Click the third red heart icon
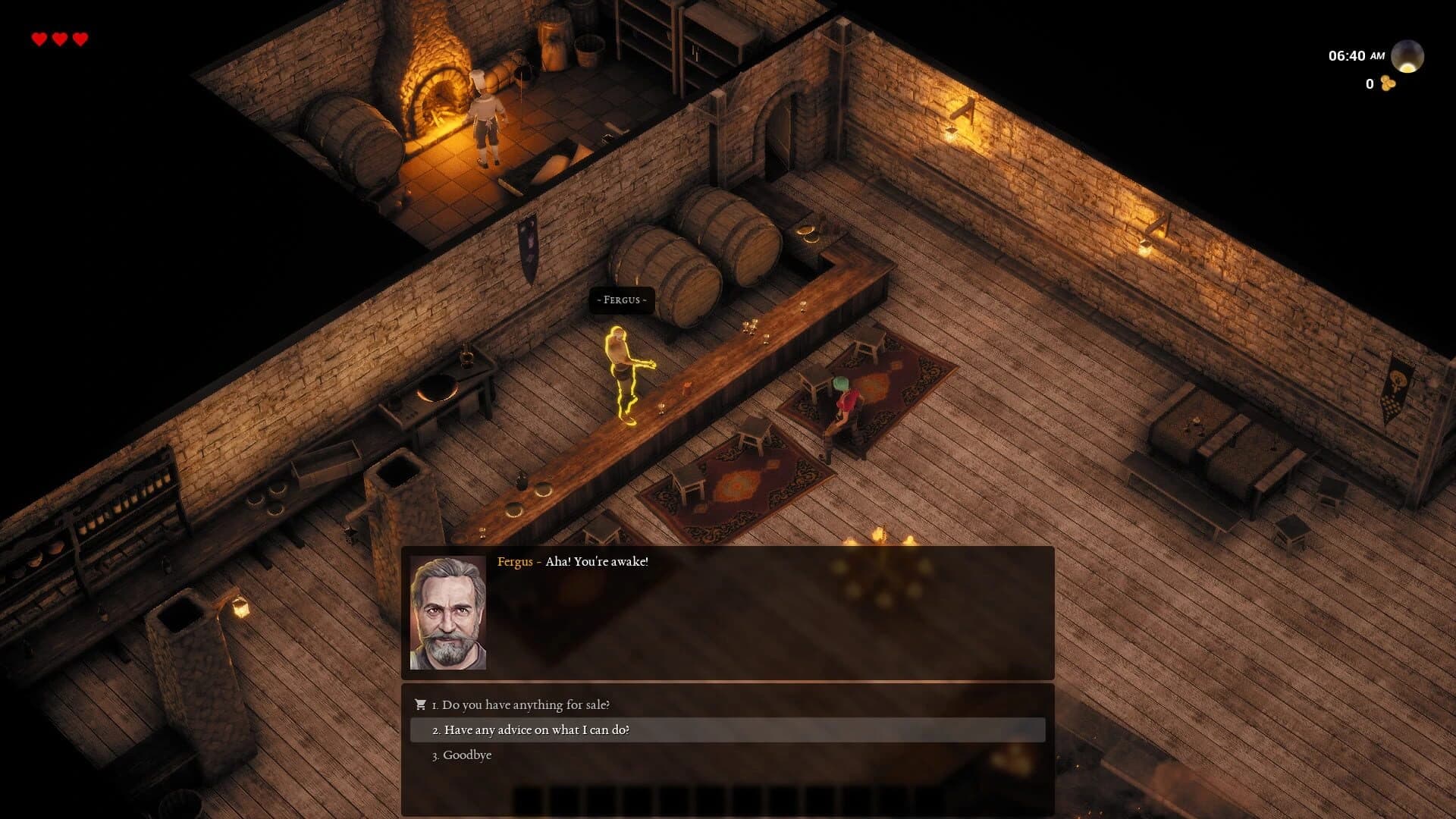 click(80, 36)
